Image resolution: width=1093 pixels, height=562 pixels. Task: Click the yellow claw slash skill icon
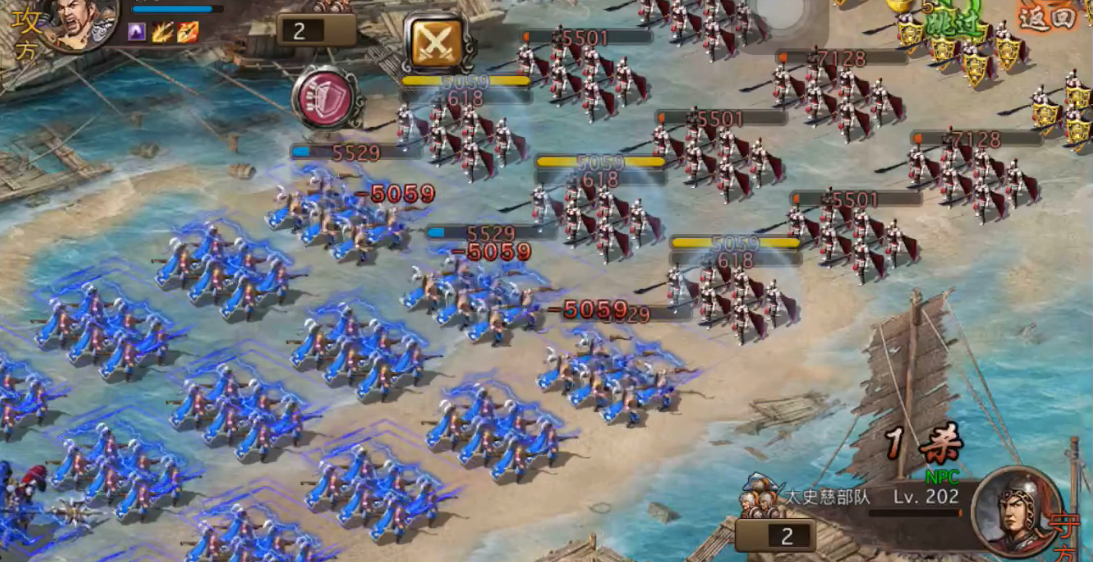[162, 32]
